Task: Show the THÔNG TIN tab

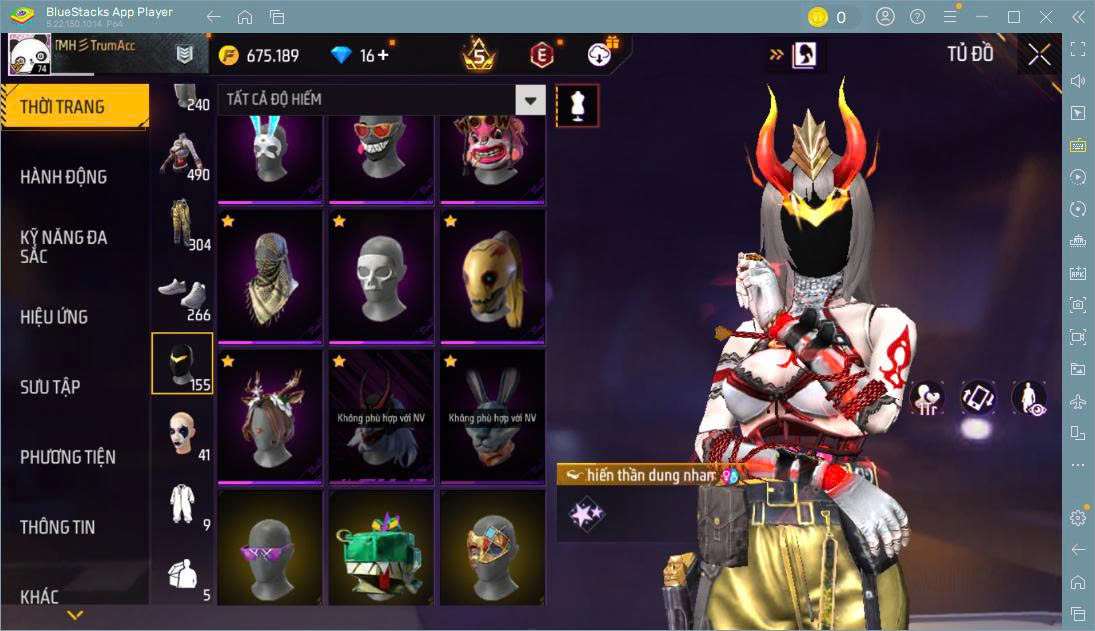Action: [58, 527]
